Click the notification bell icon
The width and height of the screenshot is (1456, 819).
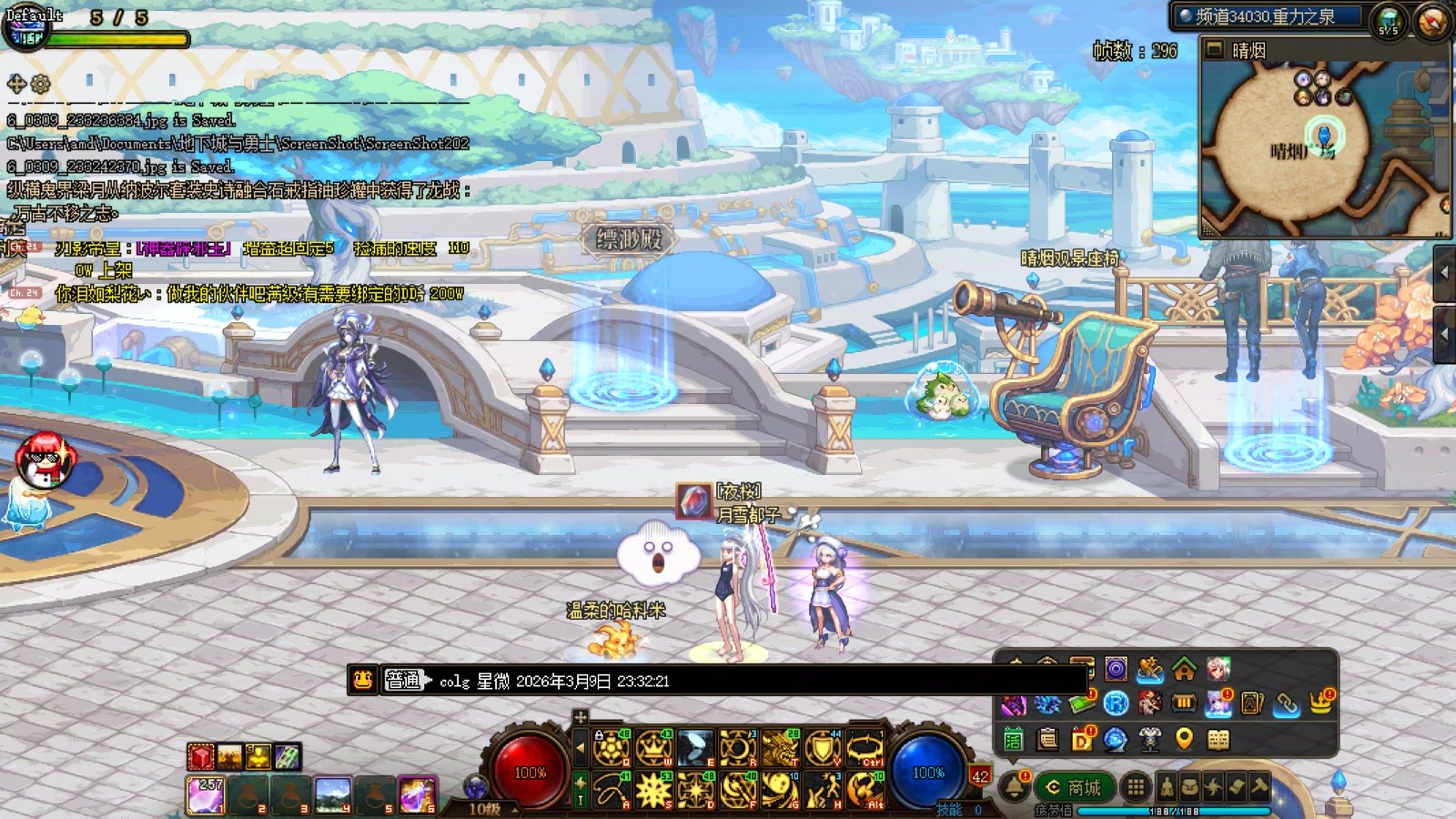coord(1014,786)
